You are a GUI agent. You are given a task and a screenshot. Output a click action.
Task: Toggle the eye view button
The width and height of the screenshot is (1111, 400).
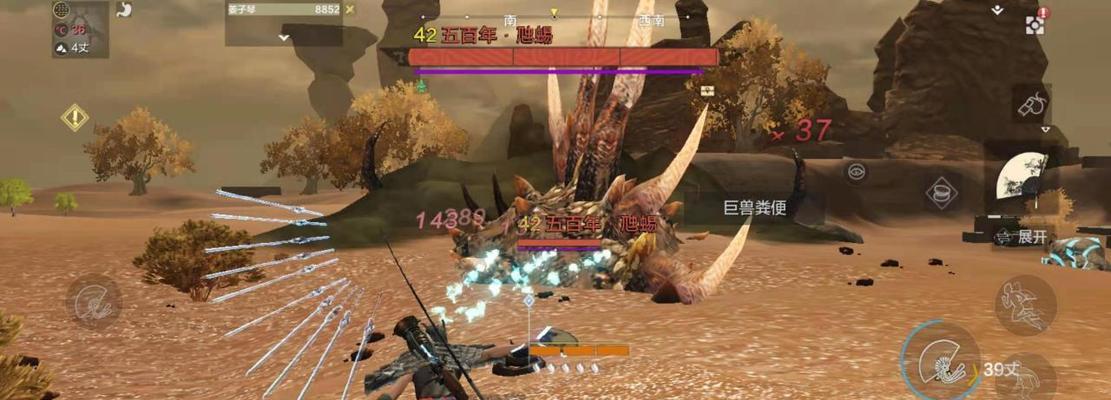(x=856, y=171)
